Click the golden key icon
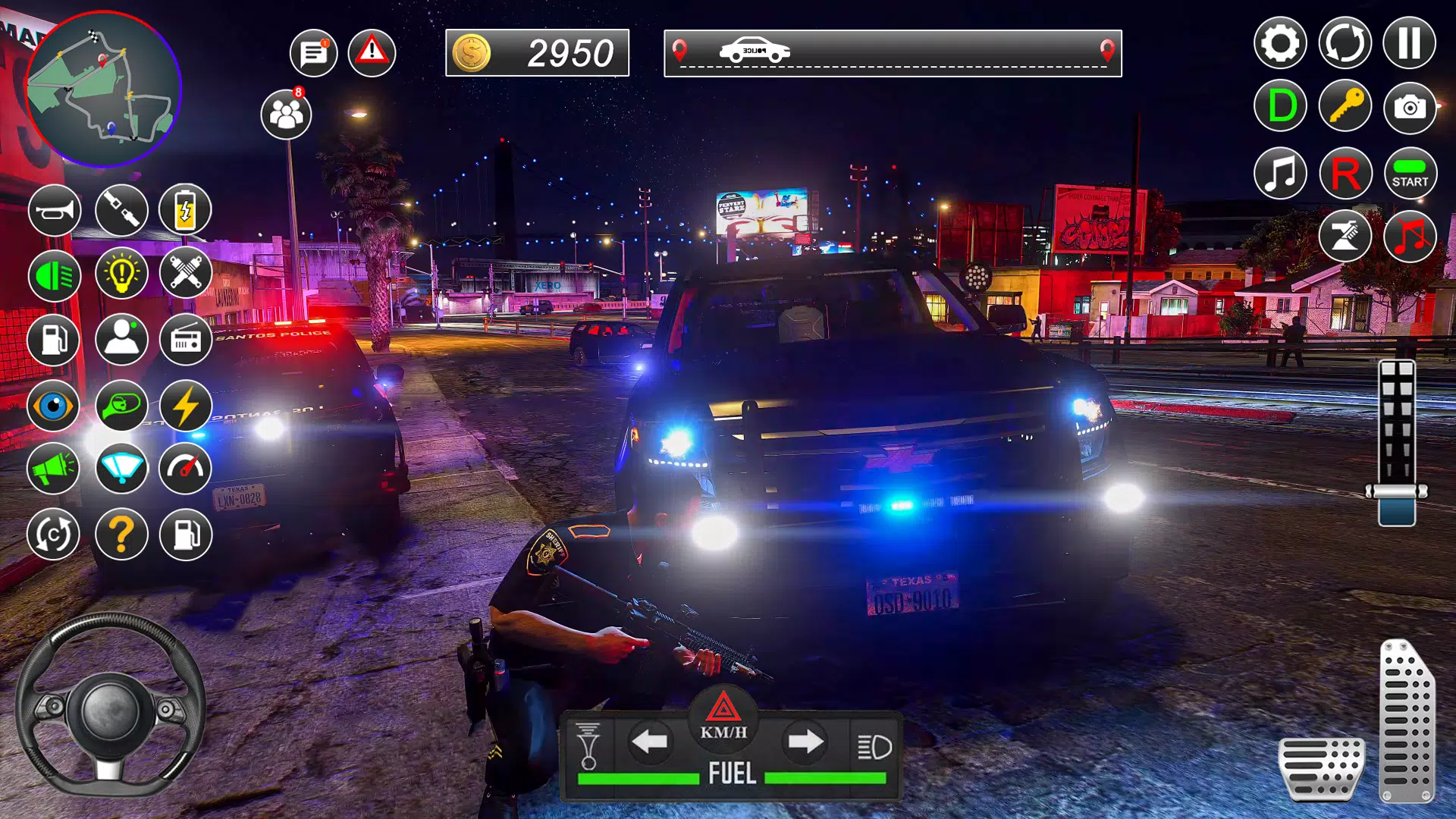This screenshot has height=819, width=1456. point(1345,106)
